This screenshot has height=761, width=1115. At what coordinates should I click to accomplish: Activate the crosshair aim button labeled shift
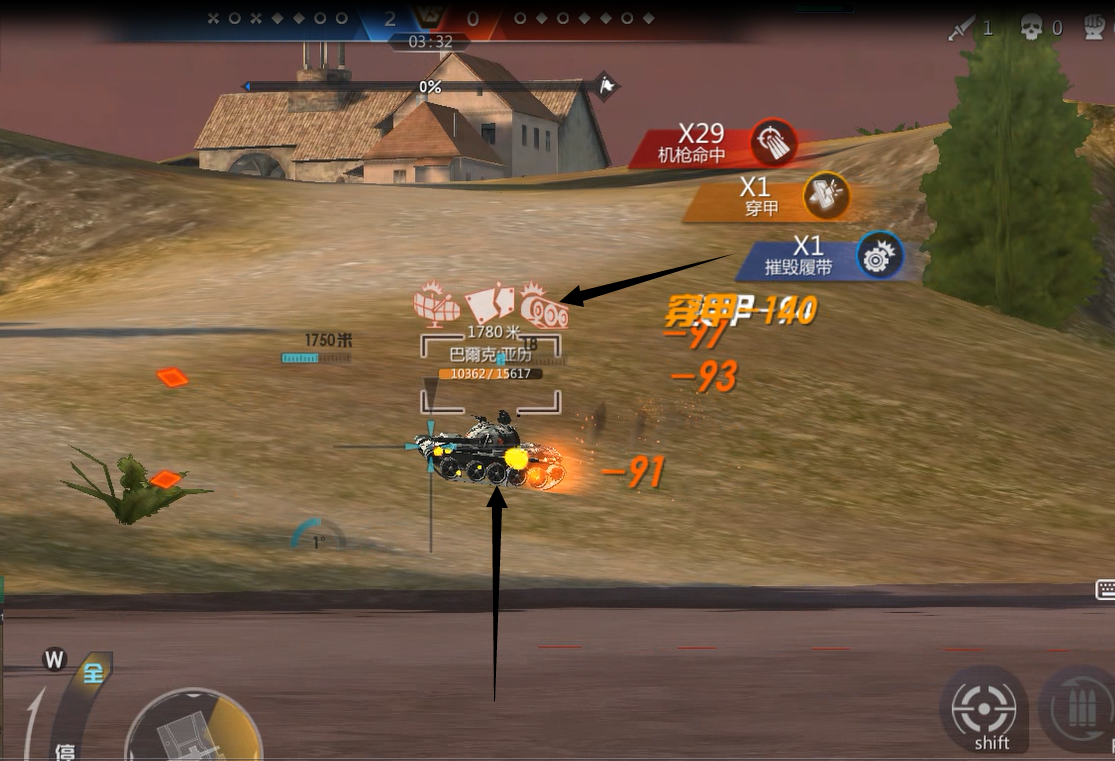click(983, 709)
